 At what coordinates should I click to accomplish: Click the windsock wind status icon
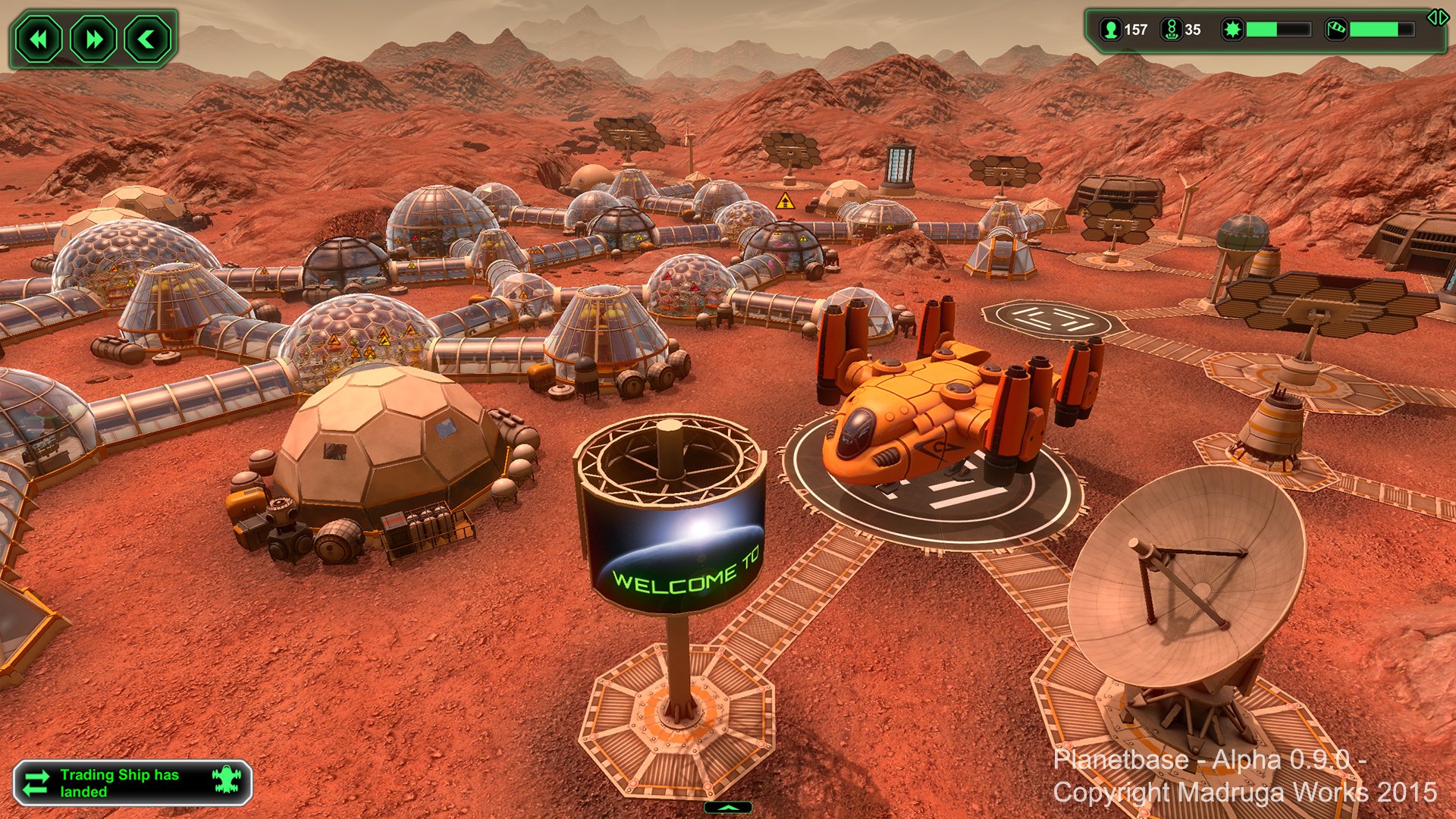pos(1335,30)
